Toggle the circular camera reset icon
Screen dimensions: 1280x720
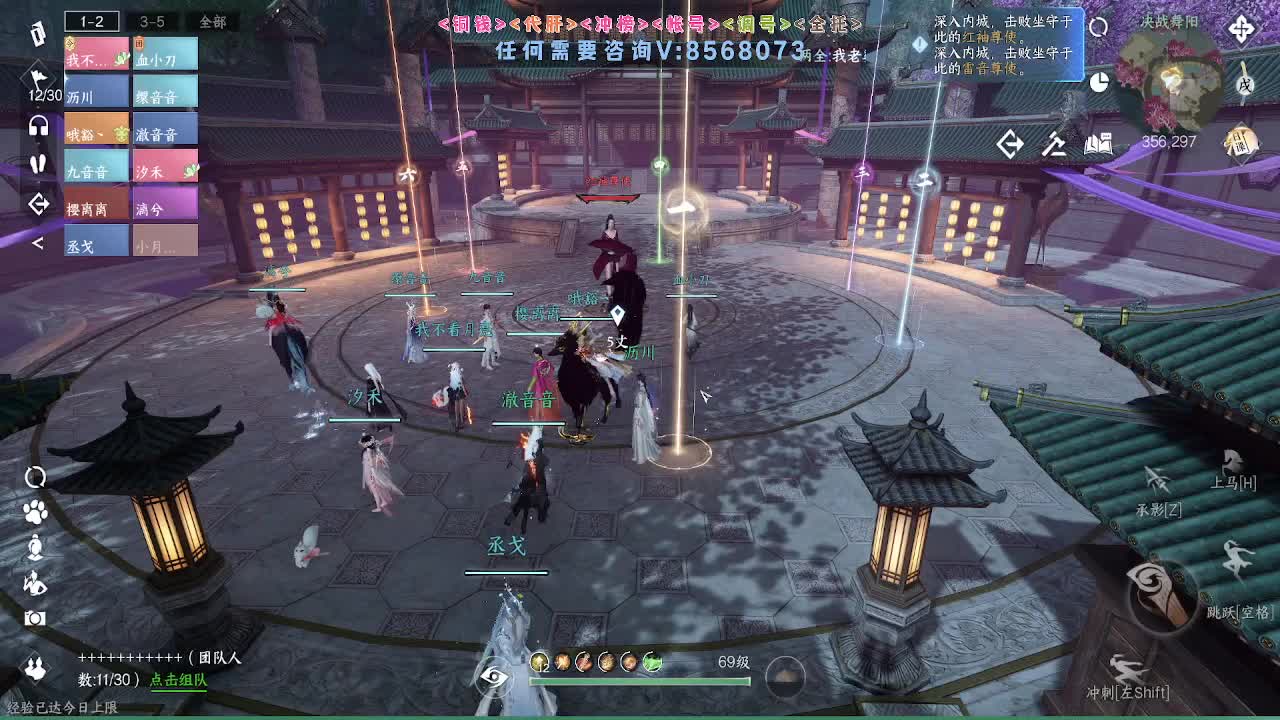click(34, 478)
